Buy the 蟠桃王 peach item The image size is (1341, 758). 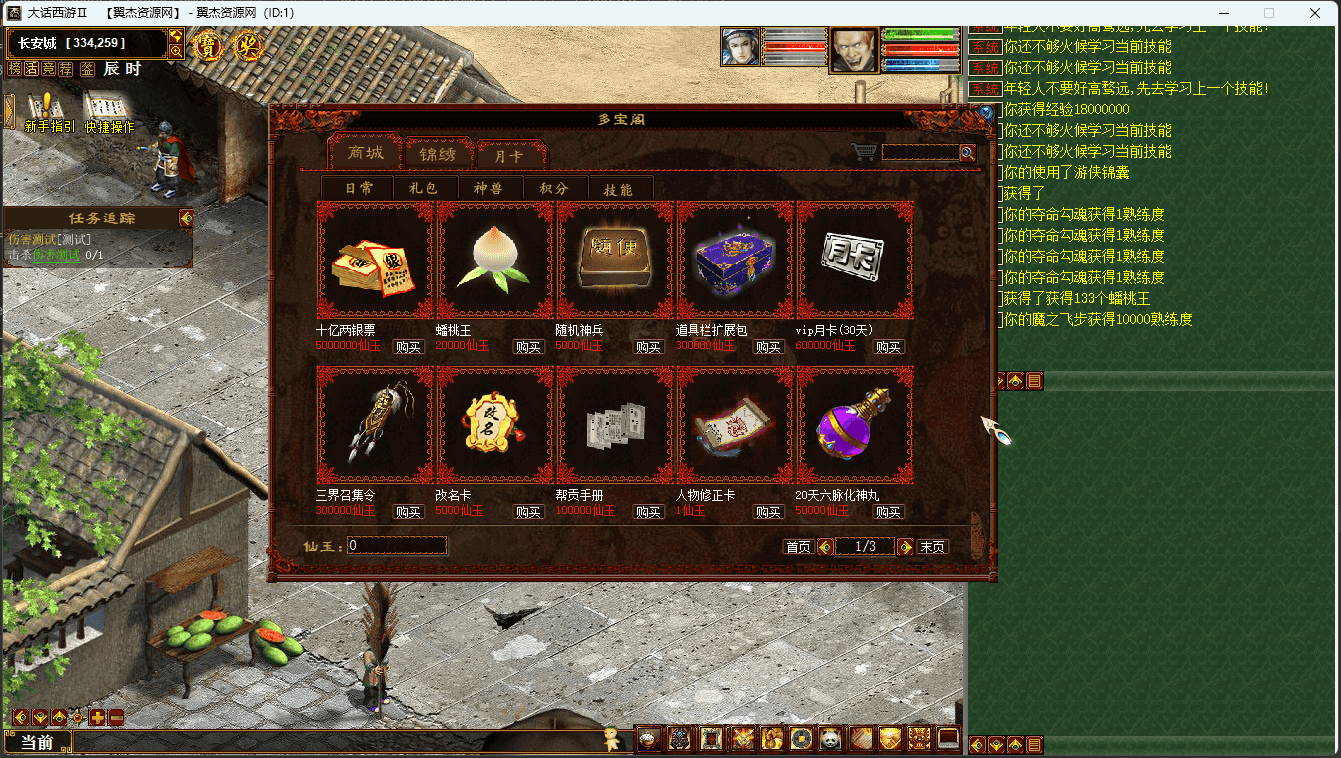pyautogui.click(x=528, y=347)
